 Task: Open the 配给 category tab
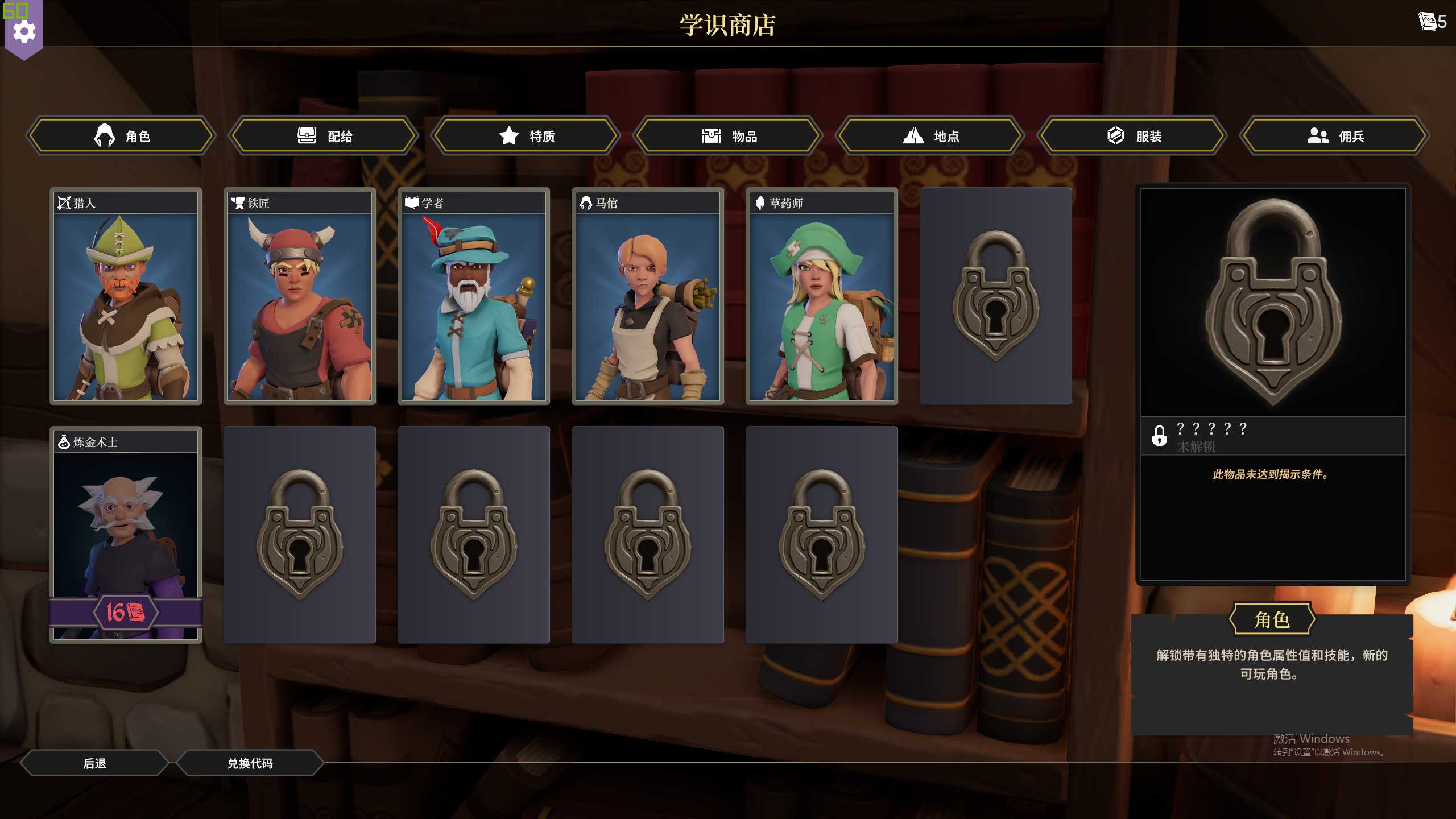coord(324,136)
